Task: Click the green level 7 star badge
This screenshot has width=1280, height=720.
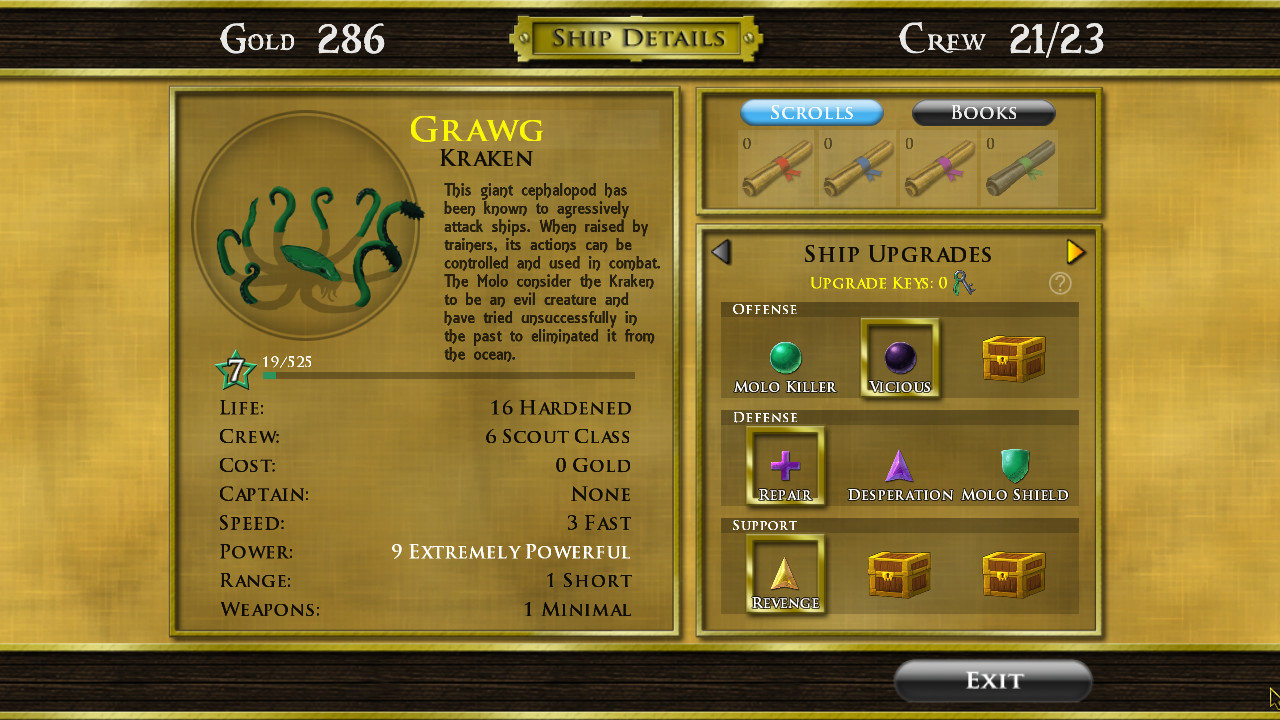Action: (x=237, y=367)
